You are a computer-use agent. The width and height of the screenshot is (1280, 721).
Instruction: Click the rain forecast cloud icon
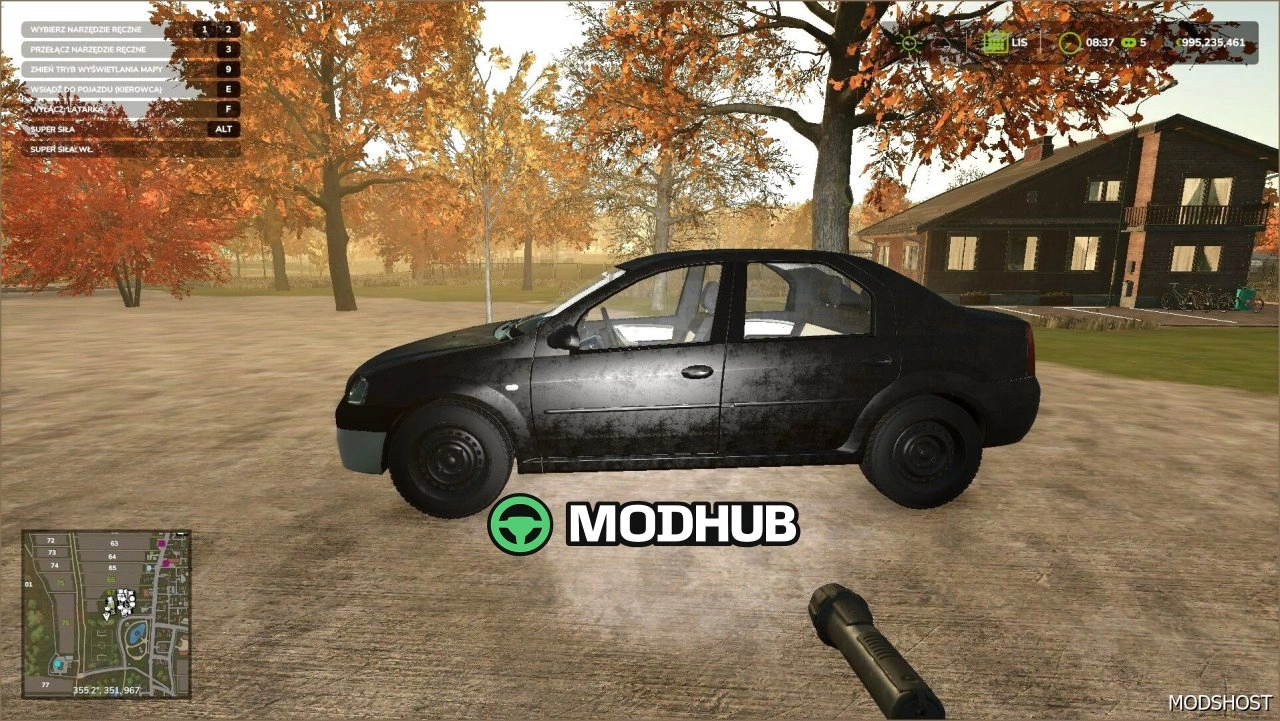pos(940,43)
